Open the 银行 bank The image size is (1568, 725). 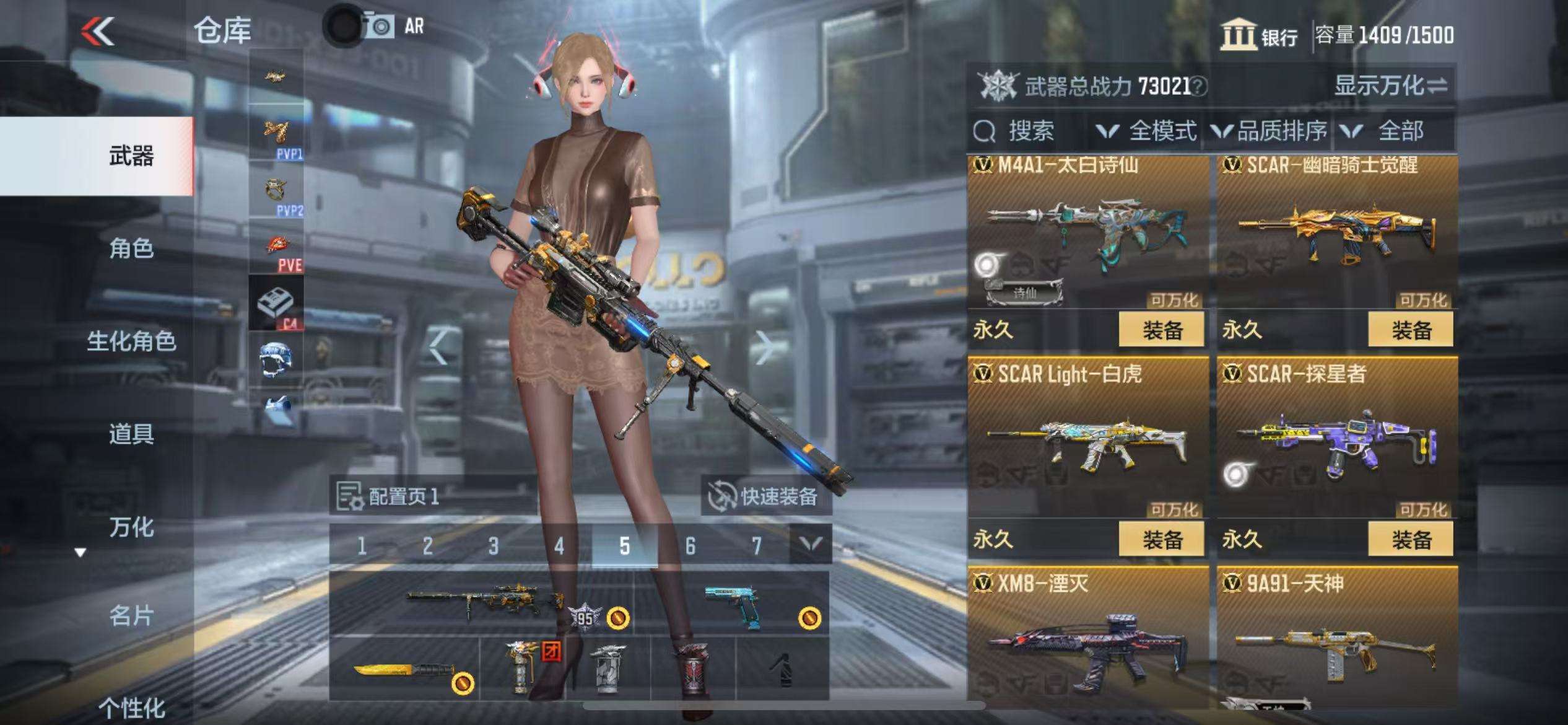(x=1259, y=35)
